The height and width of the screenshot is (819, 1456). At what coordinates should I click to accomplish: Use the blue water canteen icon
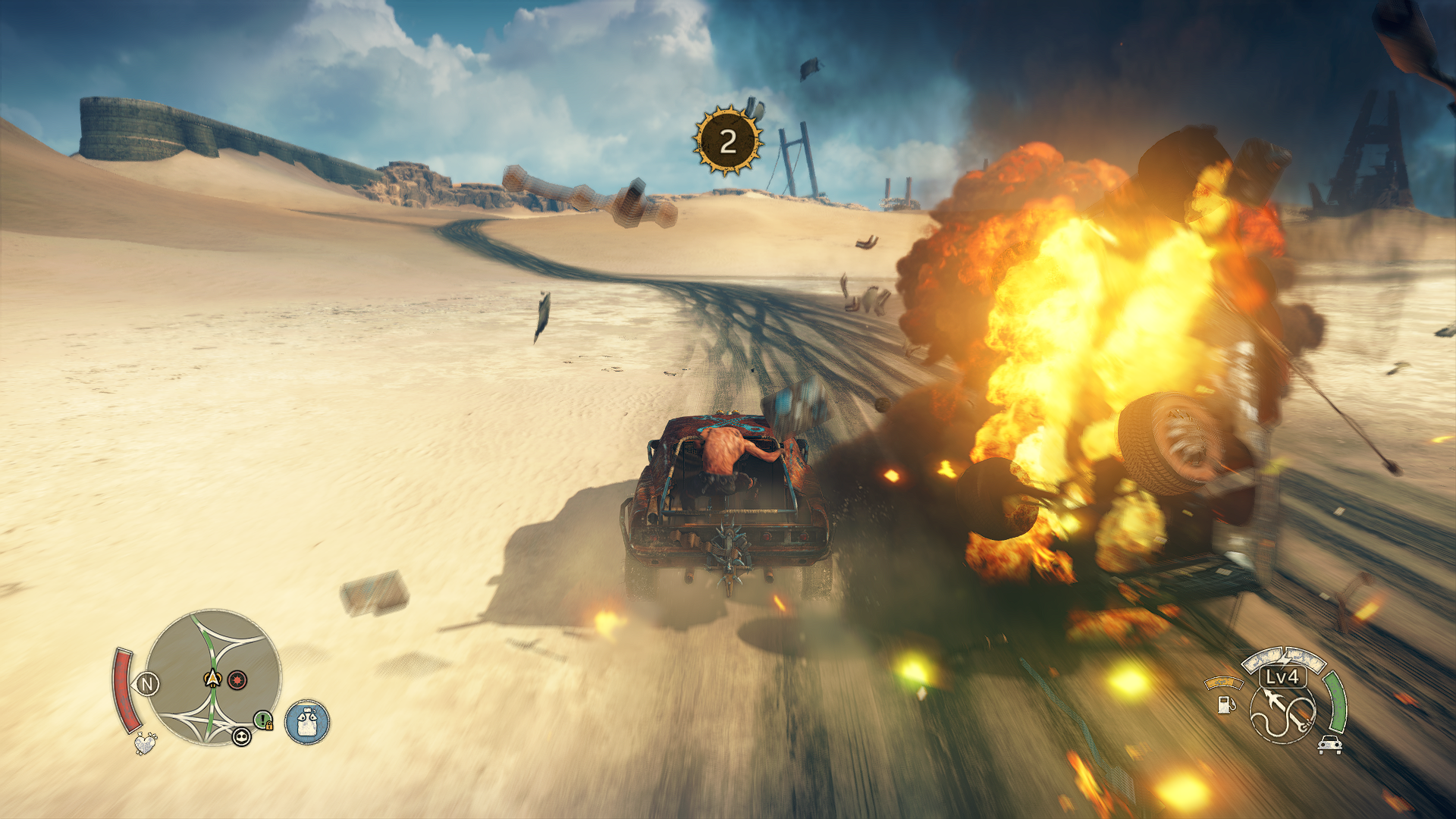307,722
